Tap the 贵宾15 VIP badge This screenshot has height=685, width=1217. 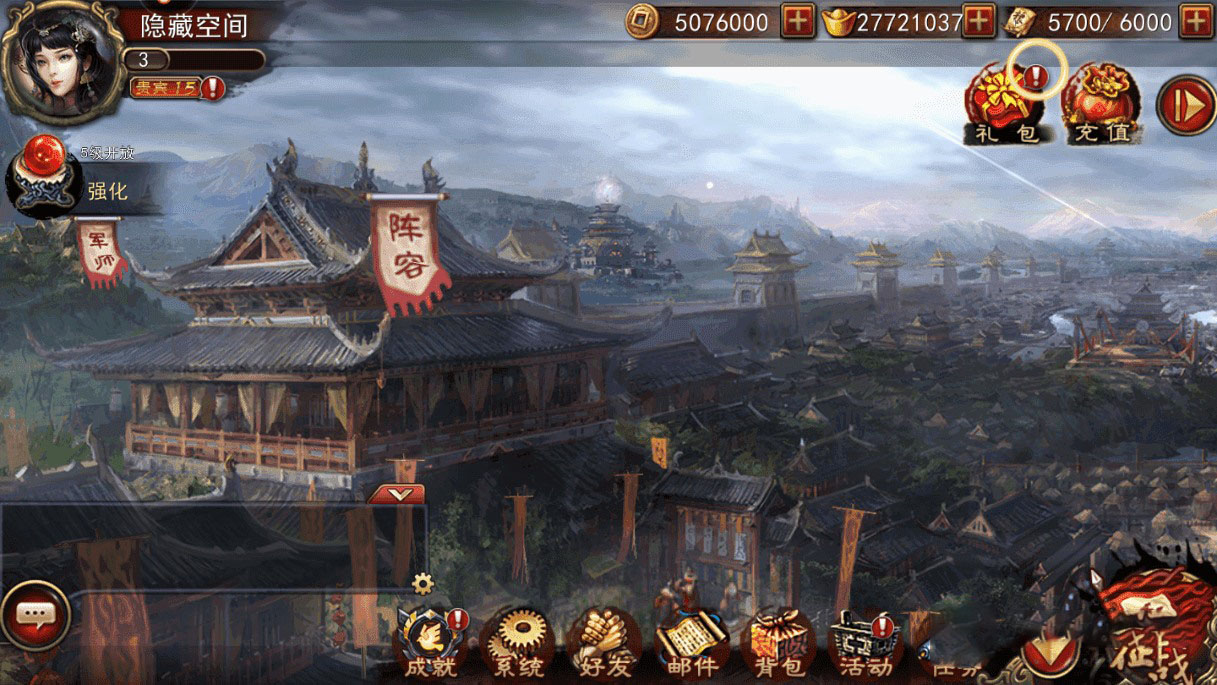pyautogui.click(x=165, y=88)
